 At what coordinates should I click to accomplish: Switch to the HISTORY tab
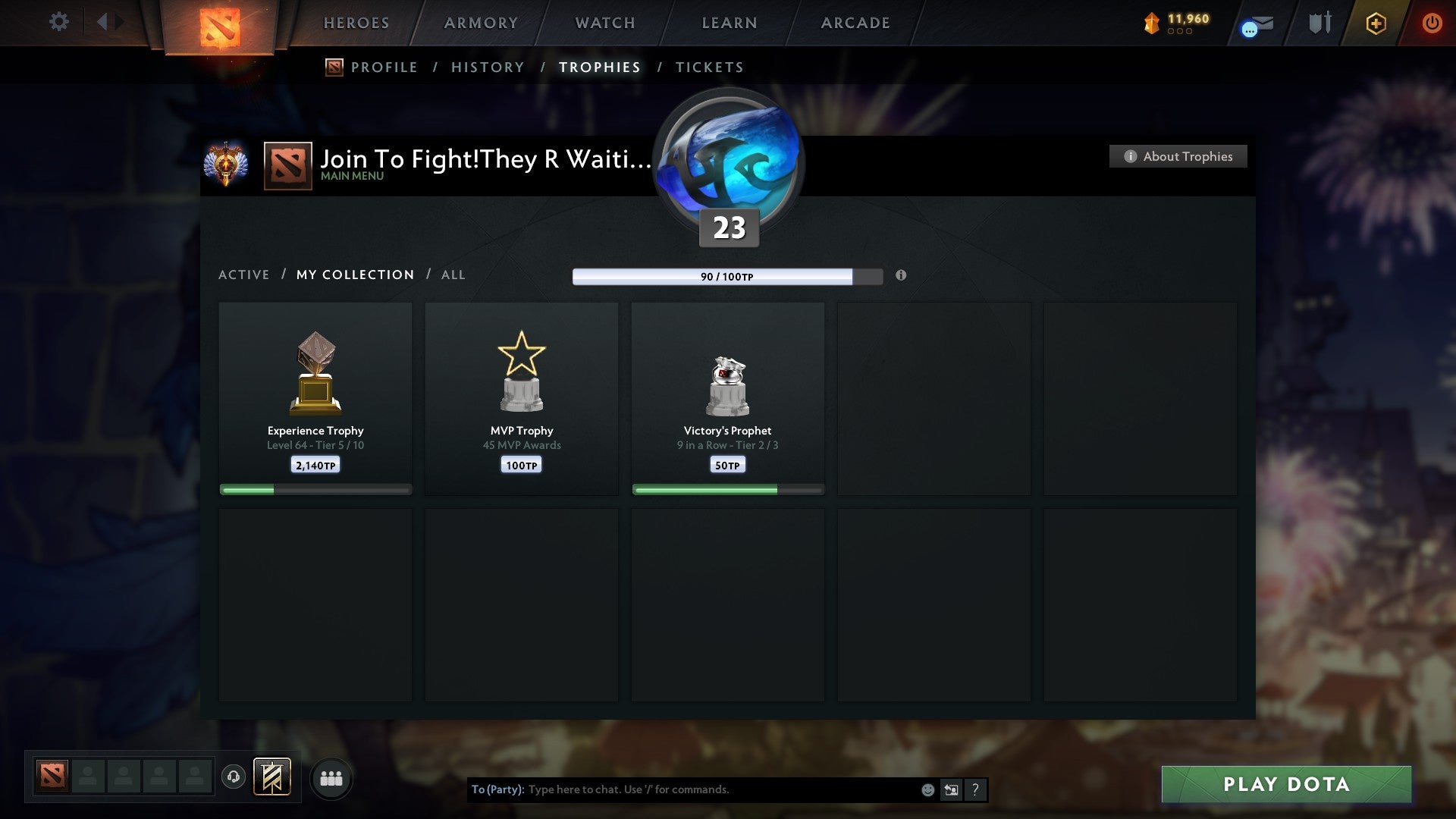click(488, 67)
